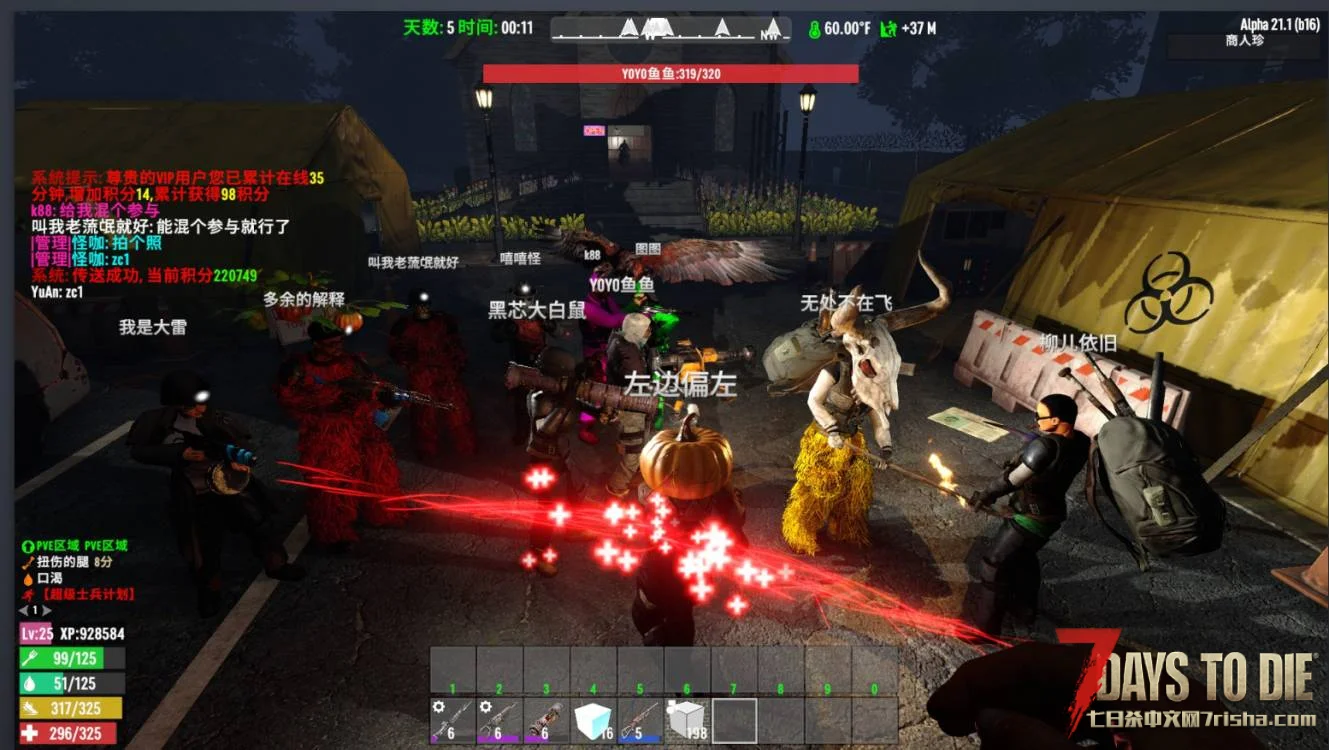Click the green PVE zone status entry

[75, 547]
